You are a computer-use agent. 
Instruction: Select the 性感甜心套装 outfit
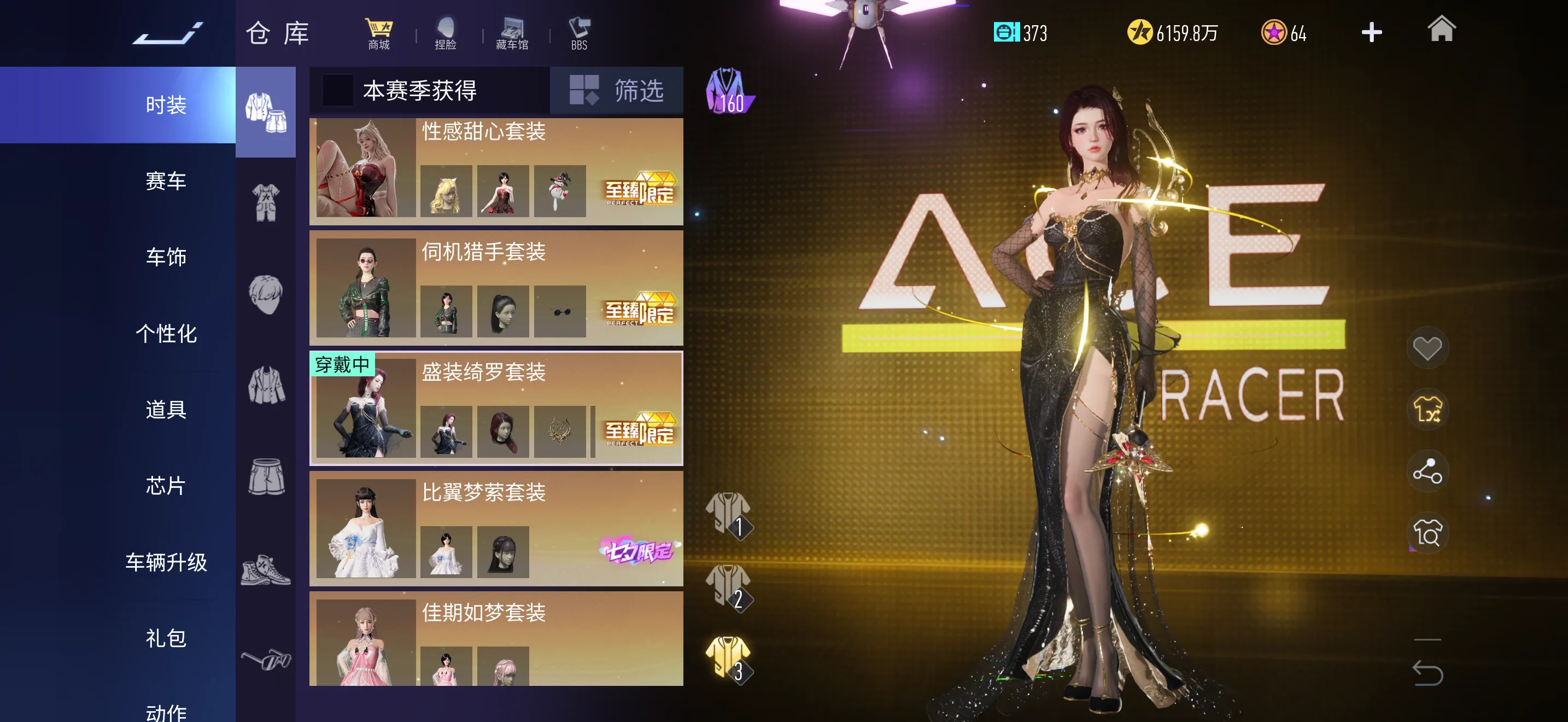(x=495, y=171)
